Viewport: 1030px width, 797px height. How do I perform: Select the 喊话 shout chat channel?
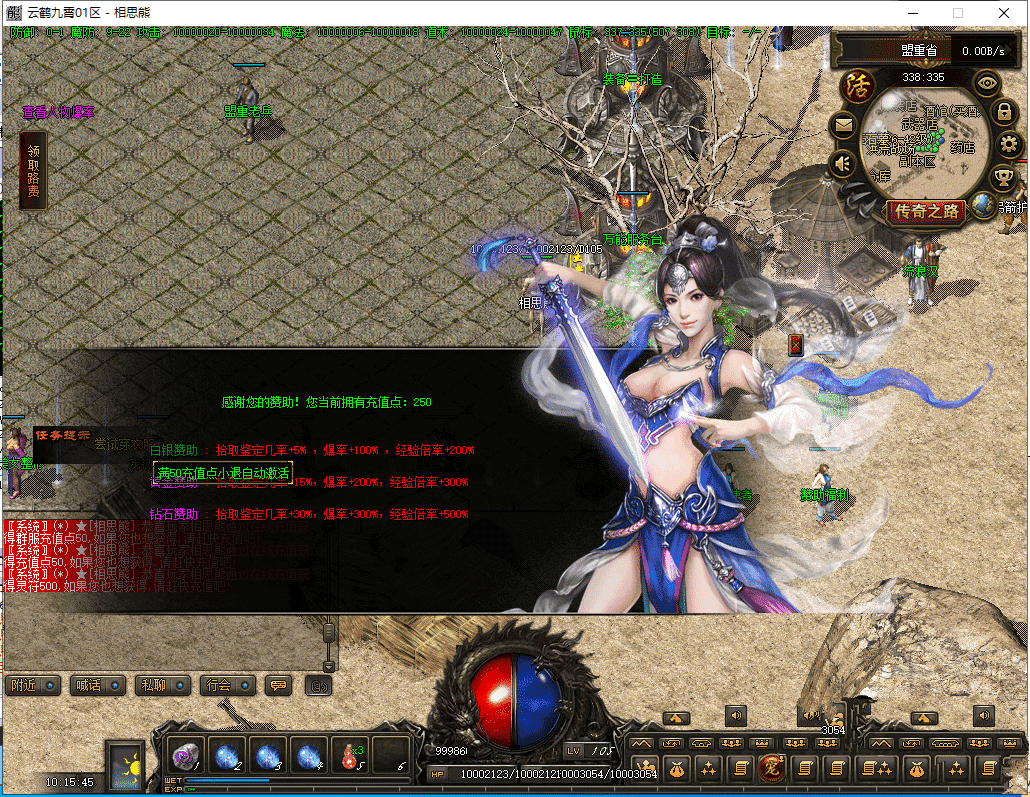(97, 686)
